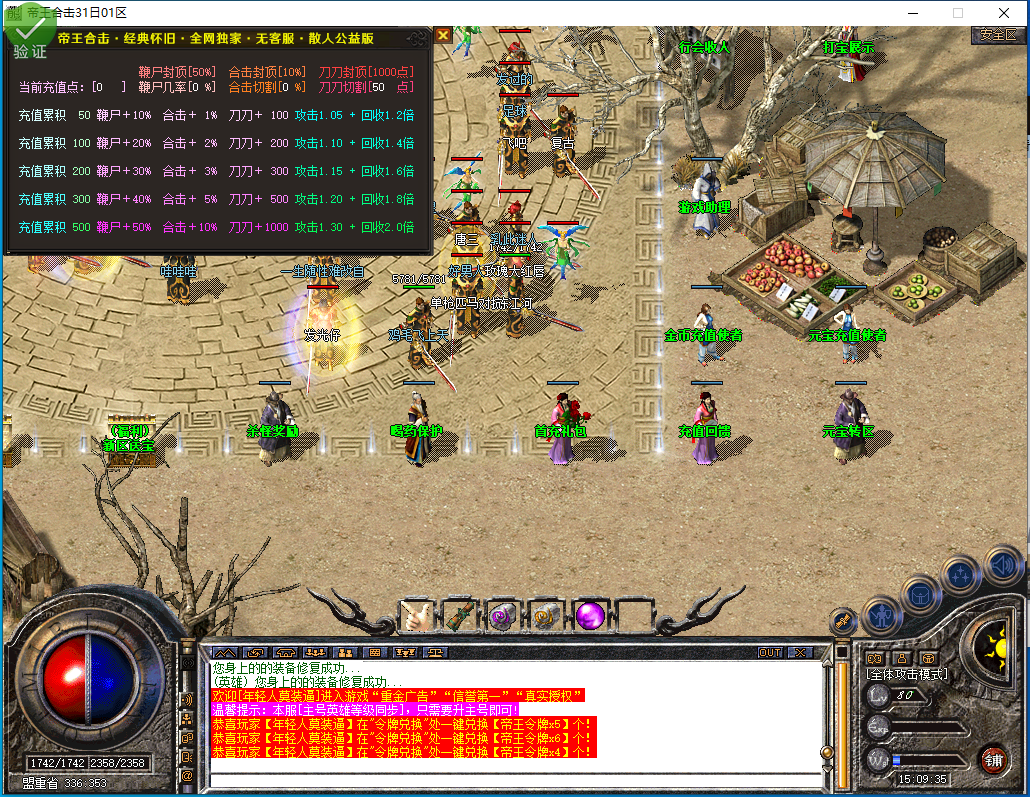Close the chat panel with X button

tap(800, 652)
